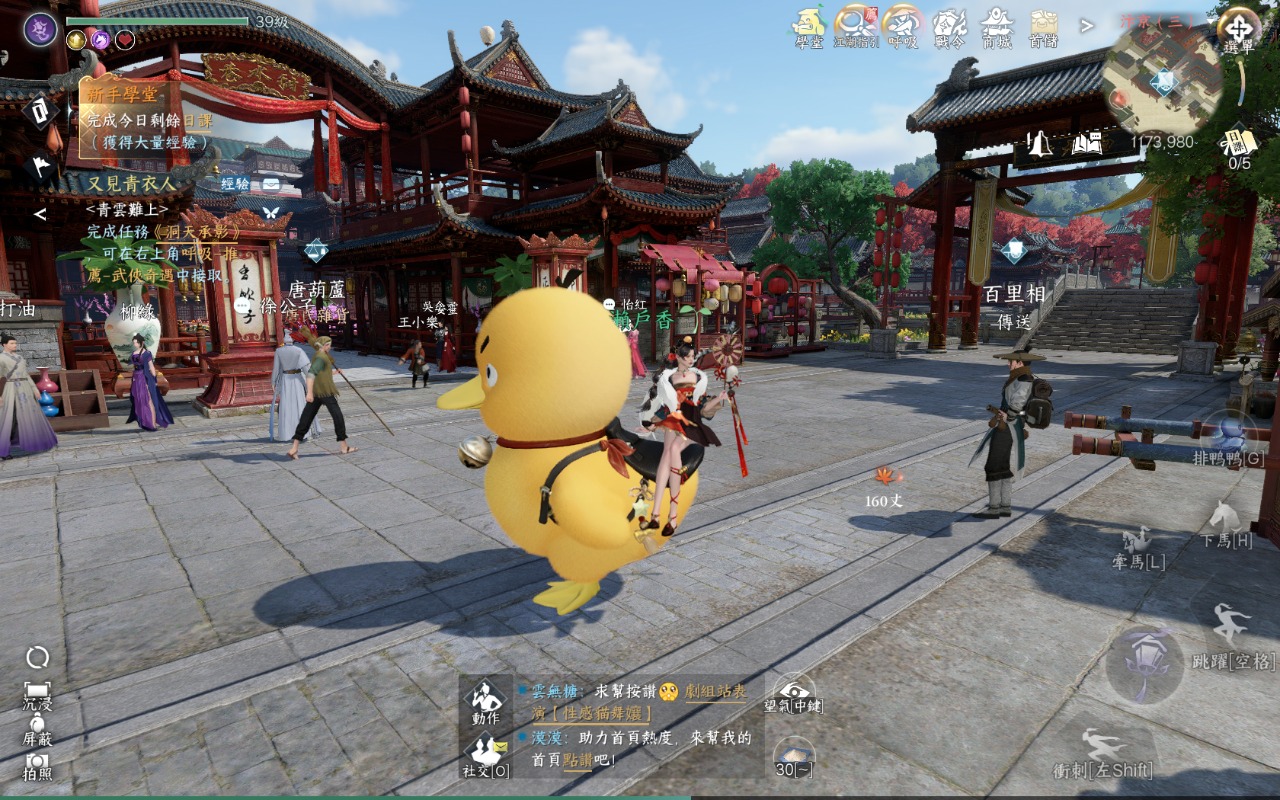Open the 社交 social button
This screenshot has width=1280, height=800.
coord(486,753)
